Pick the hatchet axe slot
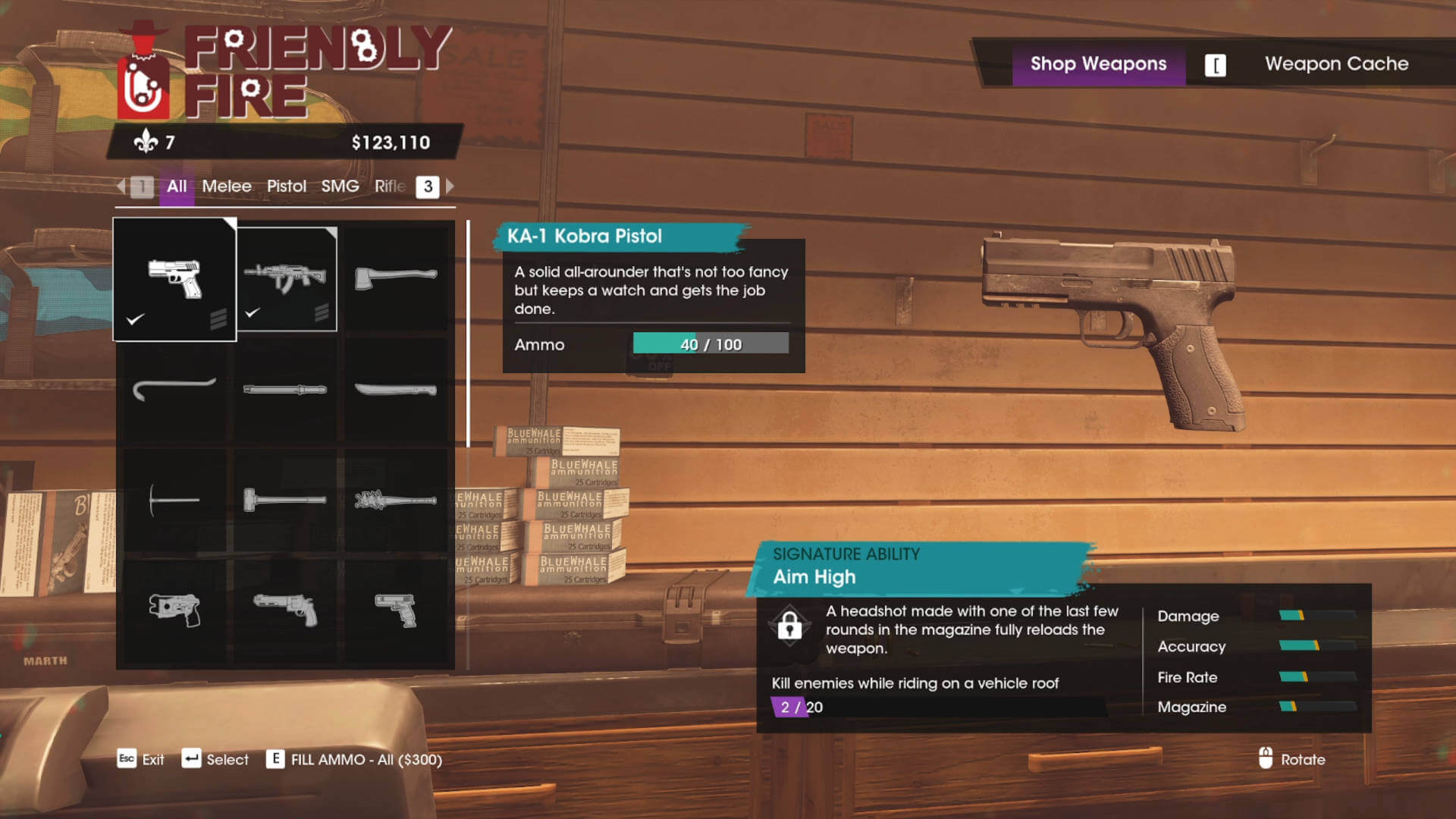The width and height of the screenshot is (1456, 819). point(396,278)
